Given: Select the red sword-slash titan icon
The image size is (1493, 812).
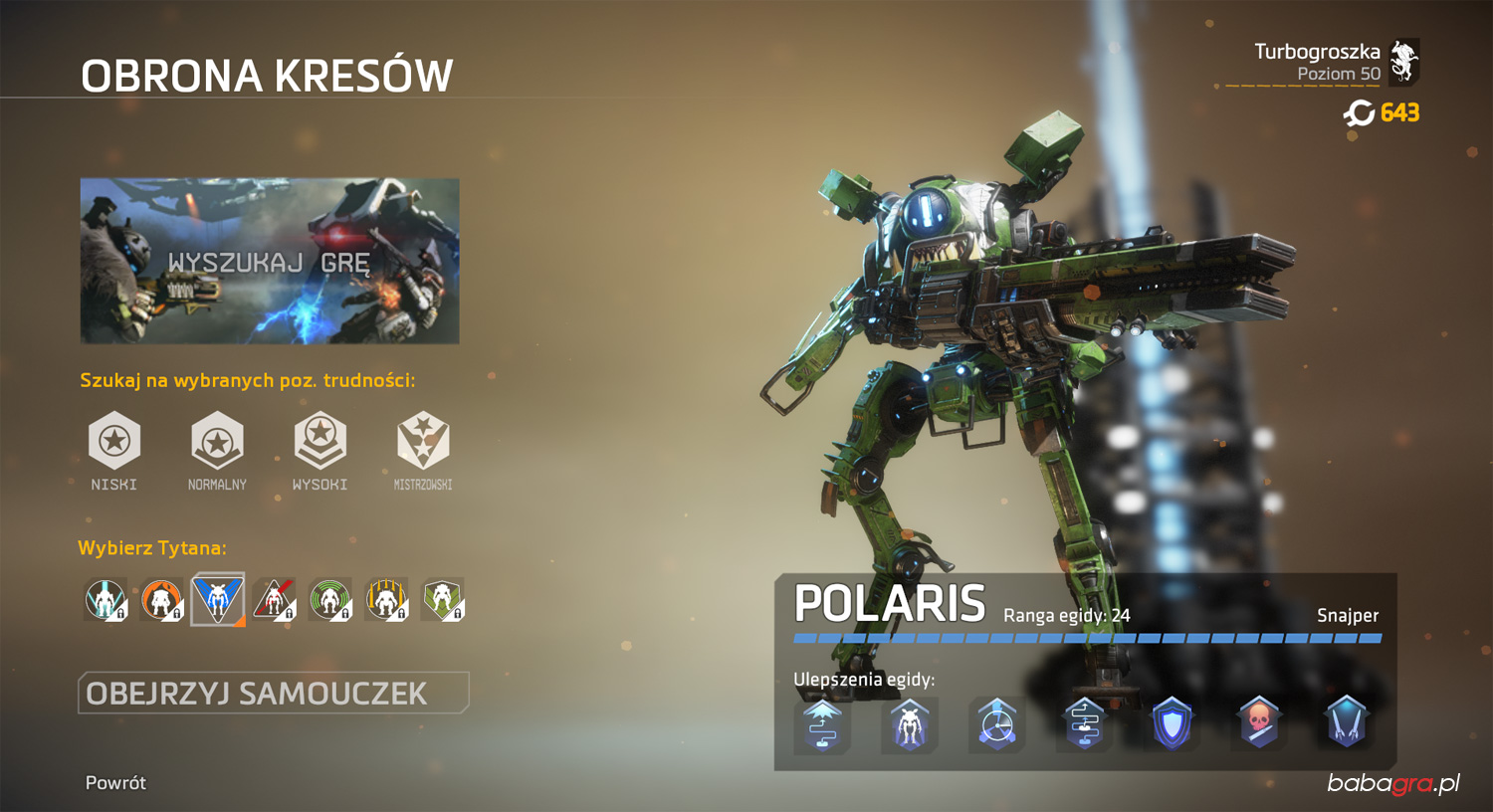Looking at the screenshot, I should (x=274, y=600).
